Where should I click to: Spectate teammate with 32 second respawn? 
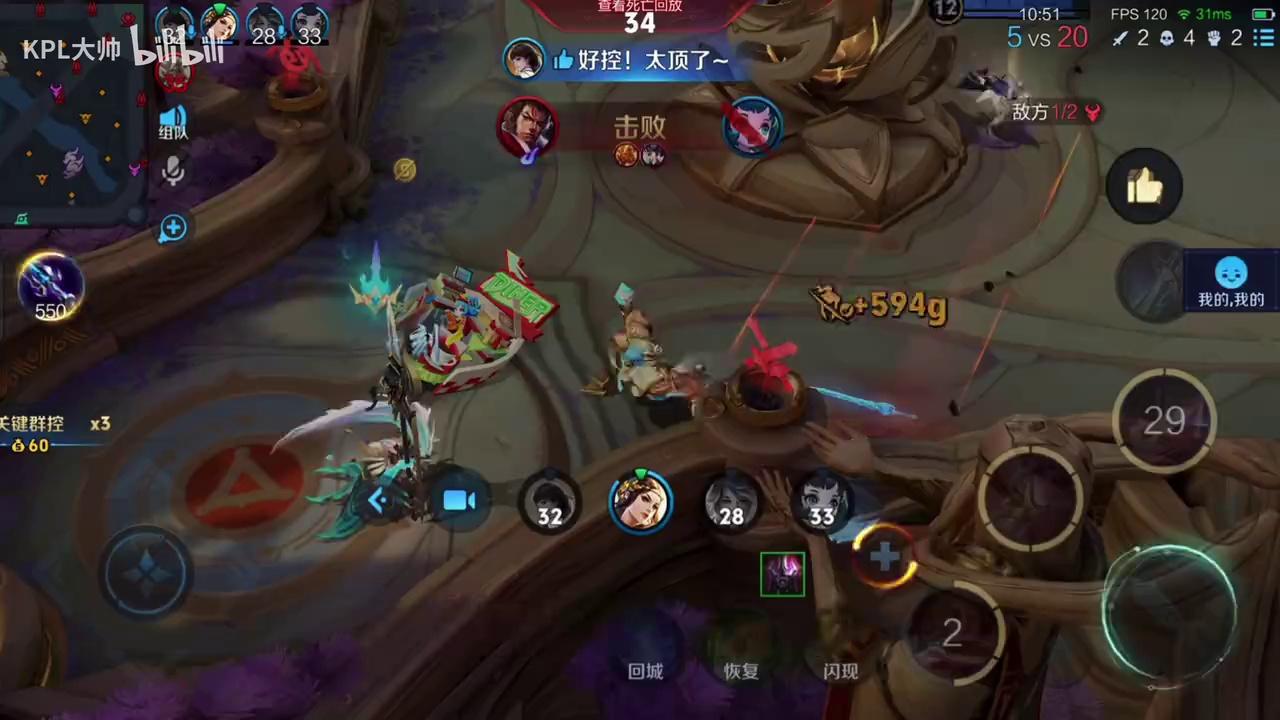[549, 502]
